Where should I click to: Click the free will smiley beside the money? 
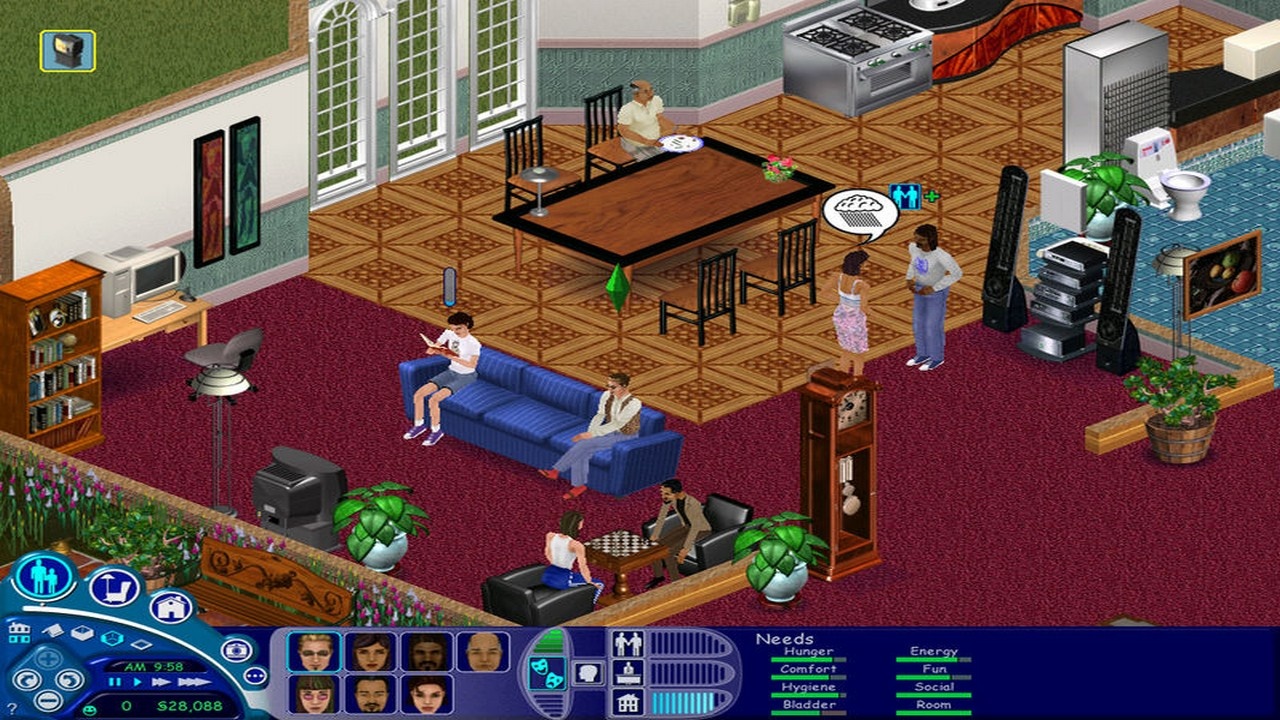(x=88, y=707)
